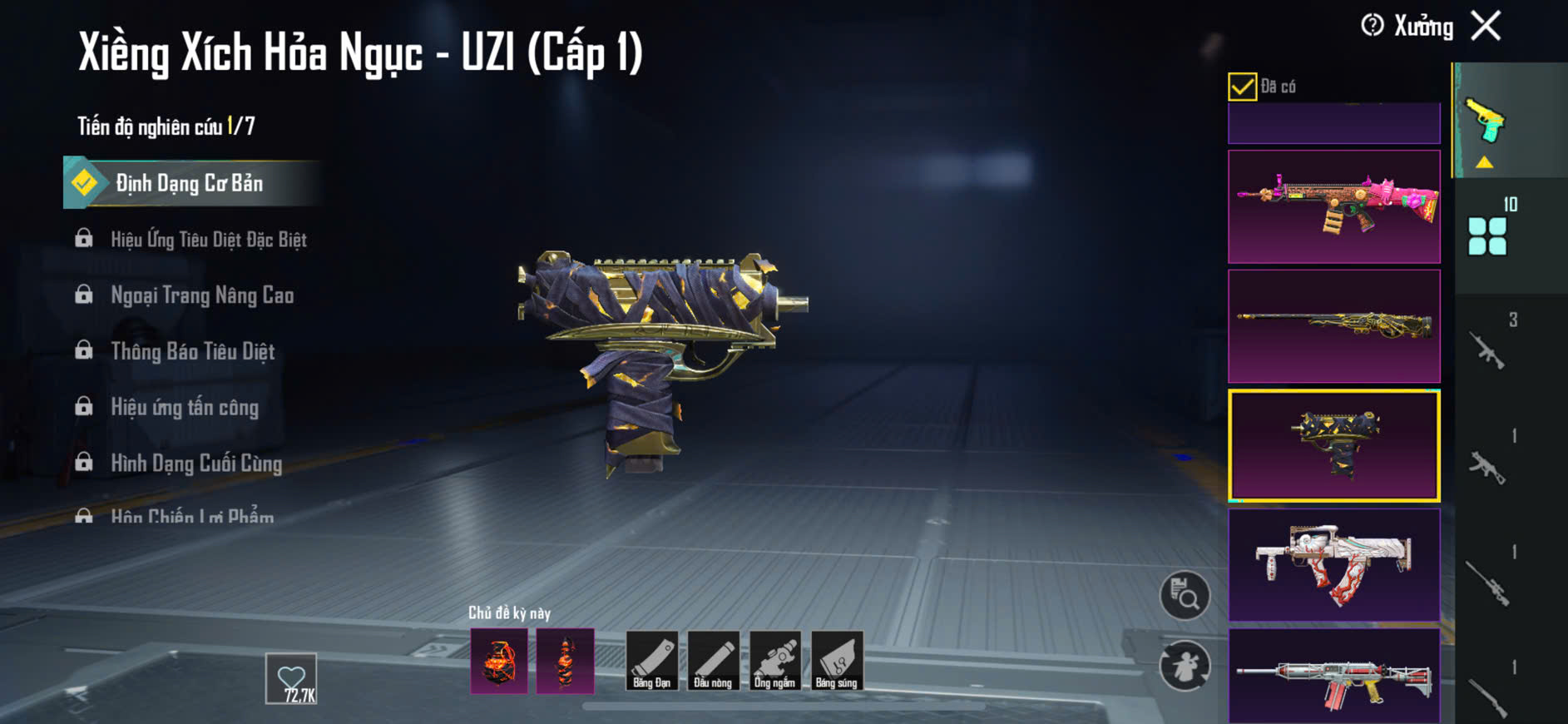Toggle the Đã có owned filter checkbox
Screen dimensions: 1568x724
pyautogui.click(x=1242, y=87)
